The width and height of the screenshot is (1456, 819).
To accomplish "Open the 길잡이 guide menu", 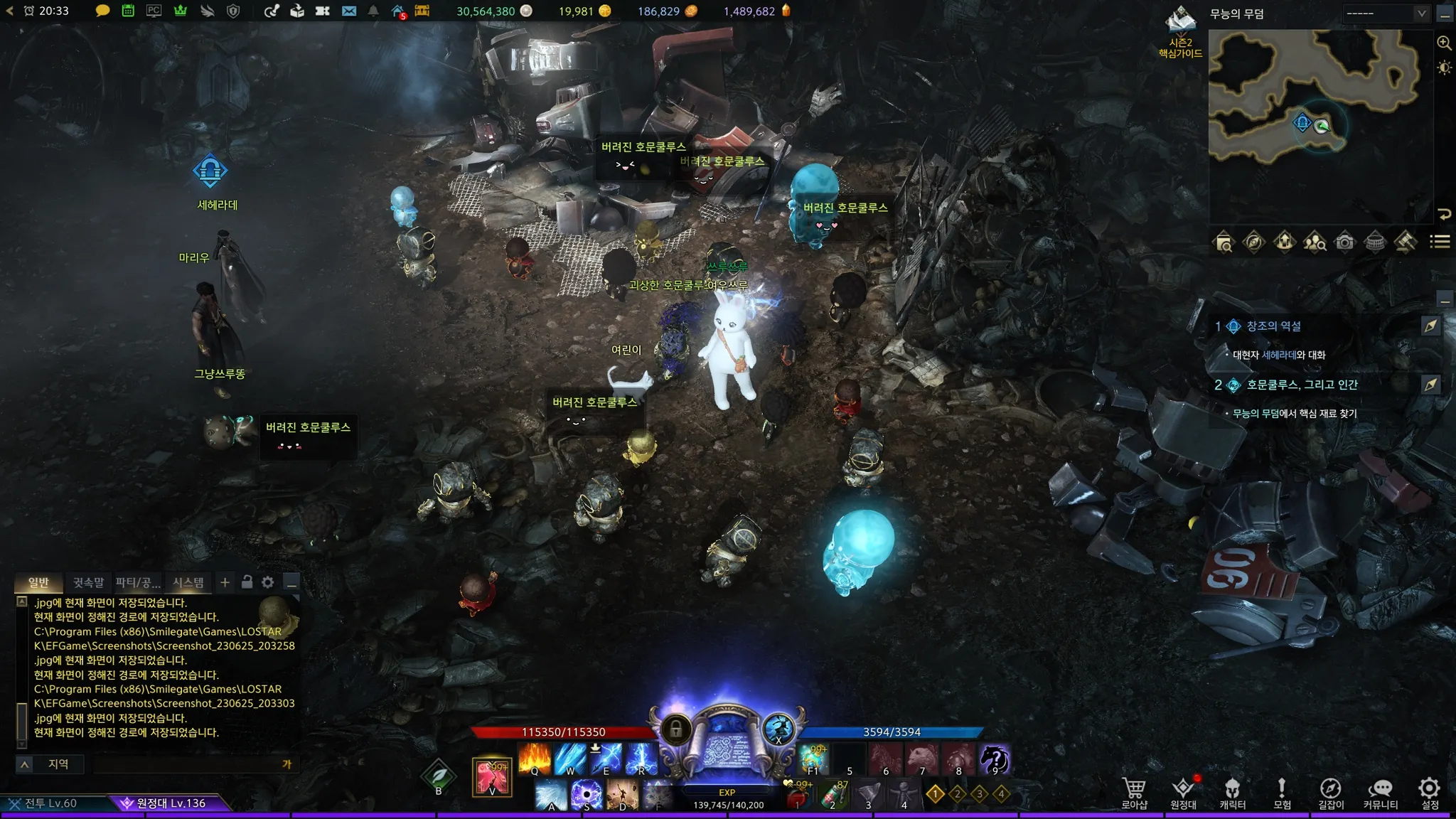I will (x=1331, y=793).
